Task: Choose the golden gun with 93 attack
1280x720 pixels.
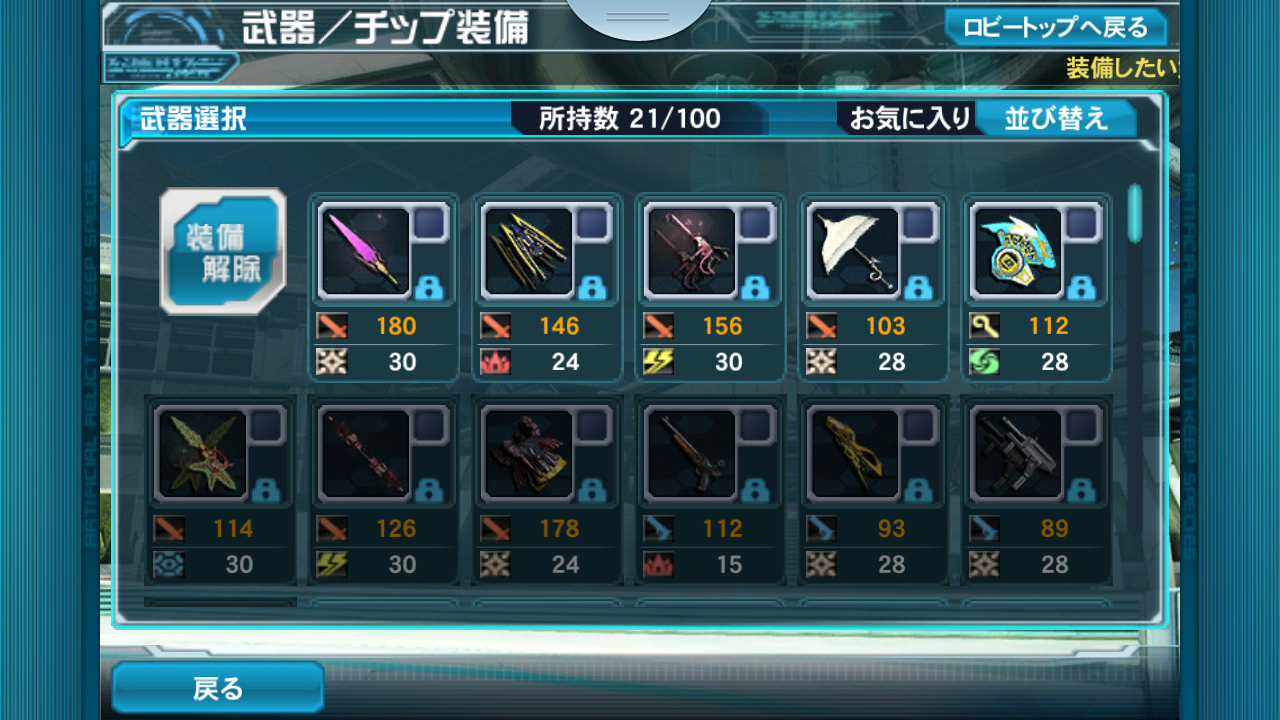Action: [x=855, y=455]
